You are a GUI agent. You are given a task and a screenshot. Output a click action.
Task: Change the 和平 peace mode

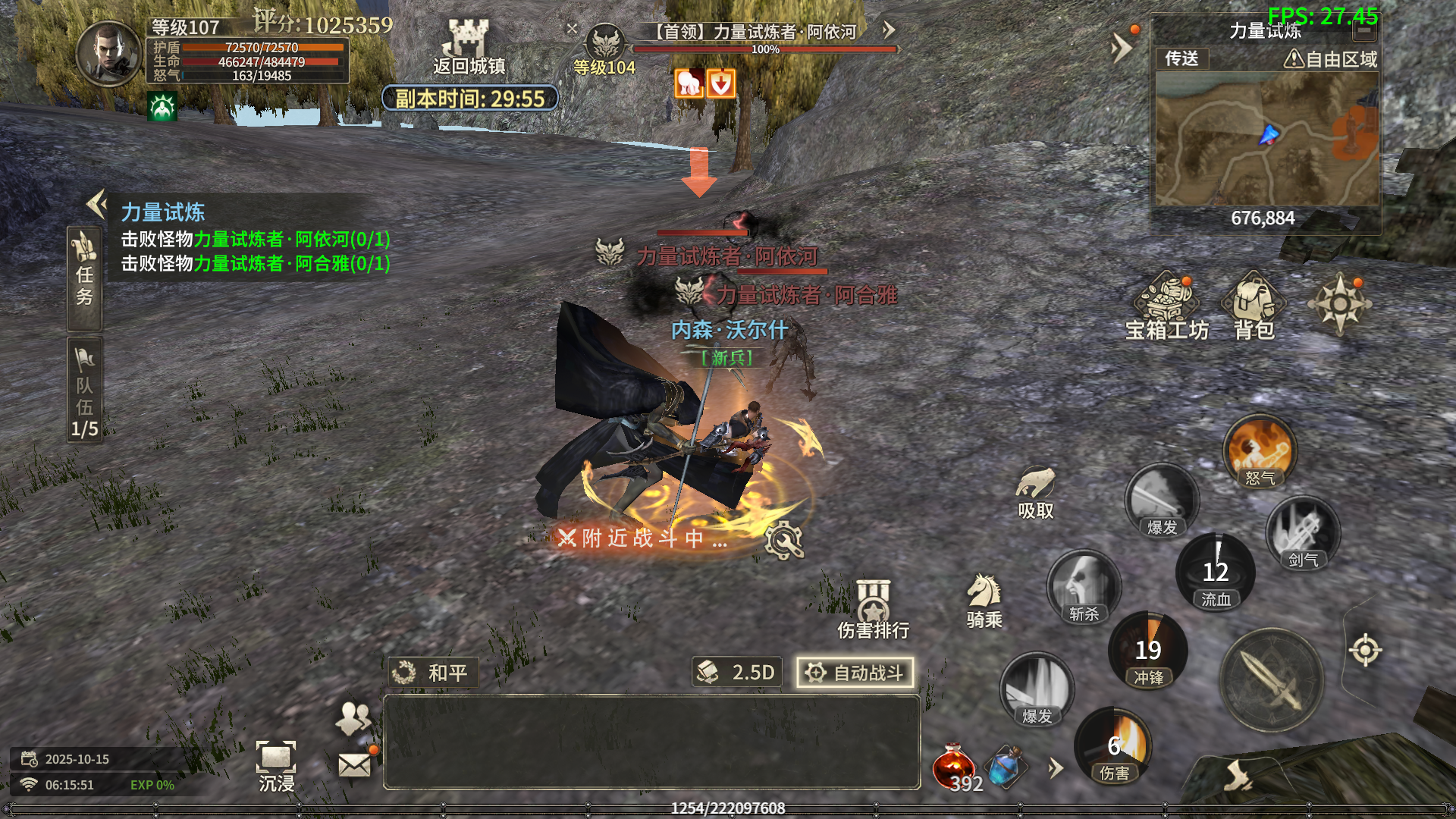pos(433,673)
